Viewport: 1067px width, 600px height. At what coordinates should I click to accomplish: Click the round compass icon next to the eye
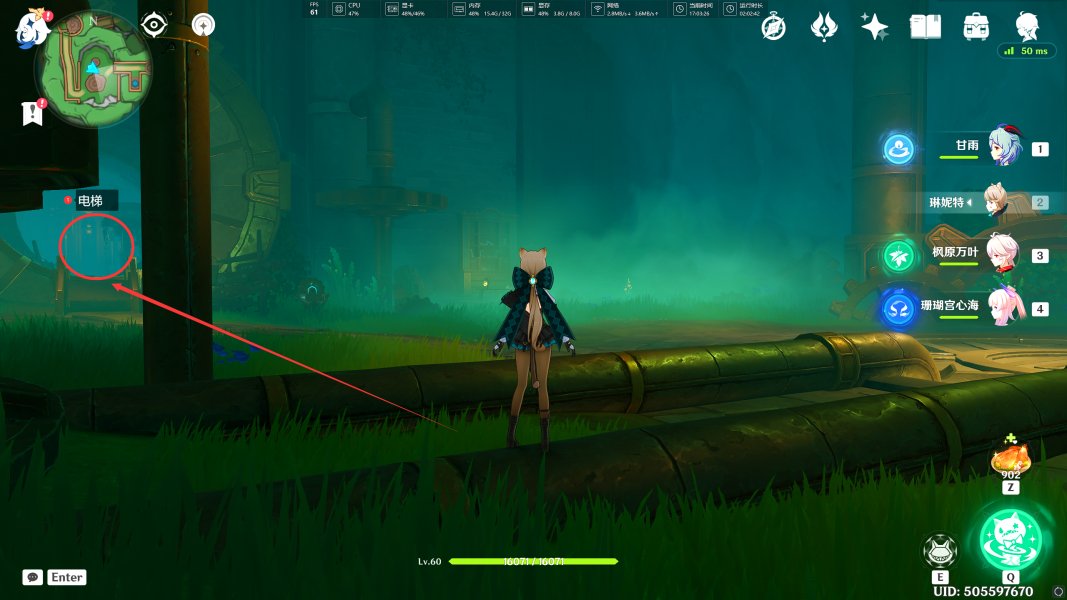pos(203,25)
